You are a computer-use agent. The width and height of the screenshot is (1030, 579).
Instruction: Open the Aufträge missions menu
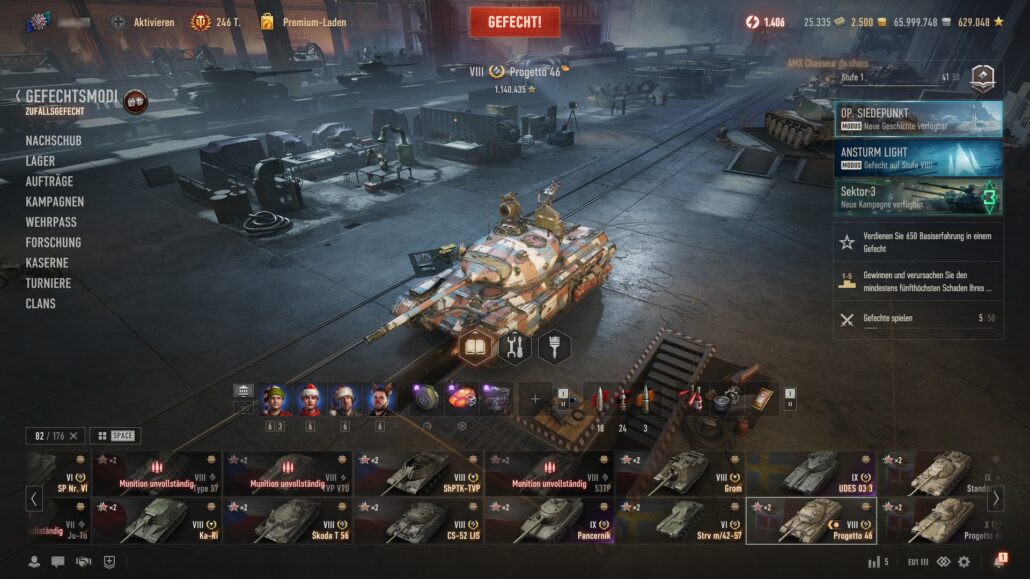(x=49, y=181)
